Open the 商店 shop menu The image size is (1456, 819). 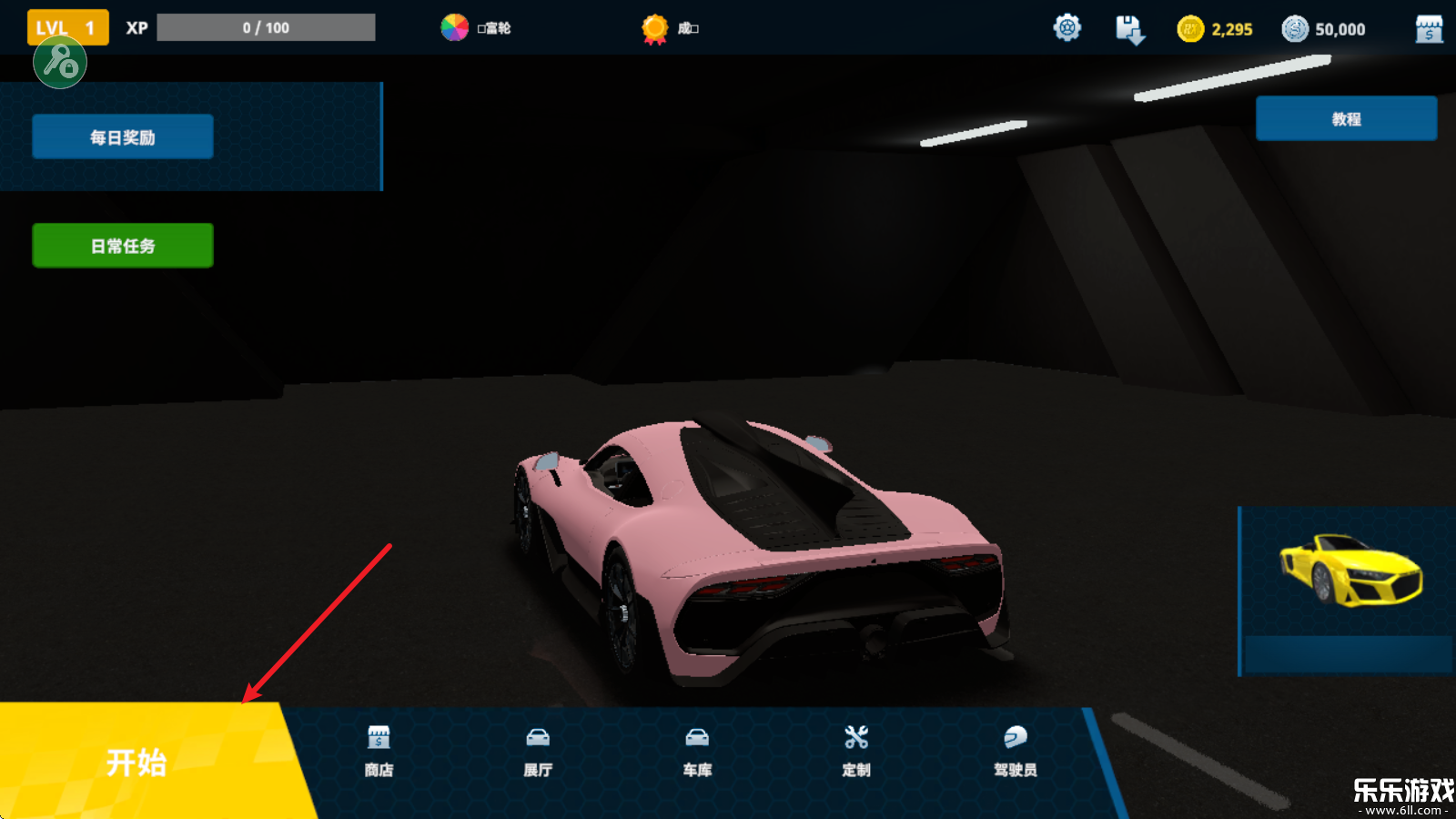(x=379, y=752)
